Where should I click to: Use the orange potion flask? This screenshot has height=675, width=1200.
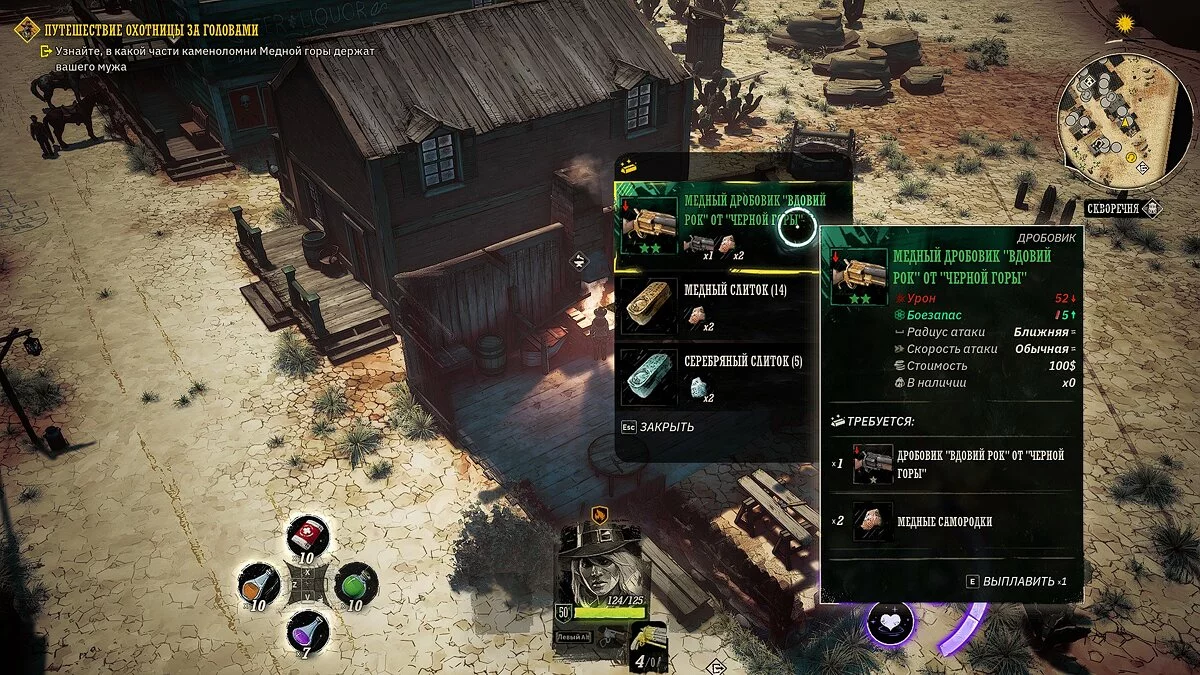click(x=260, y=585)
